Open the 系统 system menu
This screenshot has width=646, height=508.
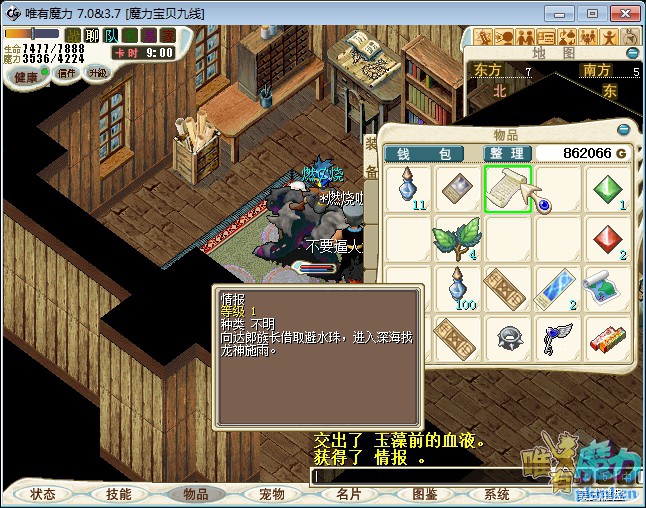click(497, 494)
